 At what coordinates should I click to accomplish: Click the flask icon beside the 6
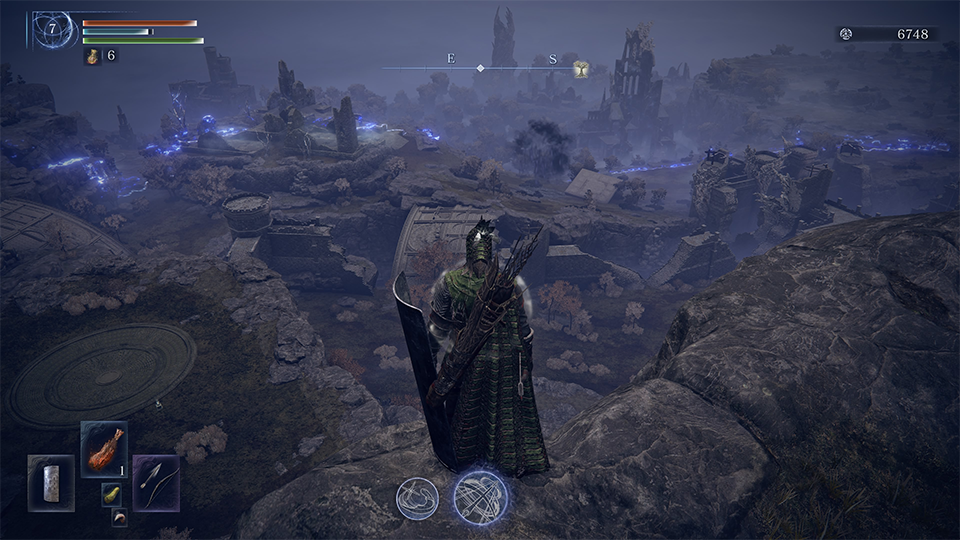pos(92,56)
